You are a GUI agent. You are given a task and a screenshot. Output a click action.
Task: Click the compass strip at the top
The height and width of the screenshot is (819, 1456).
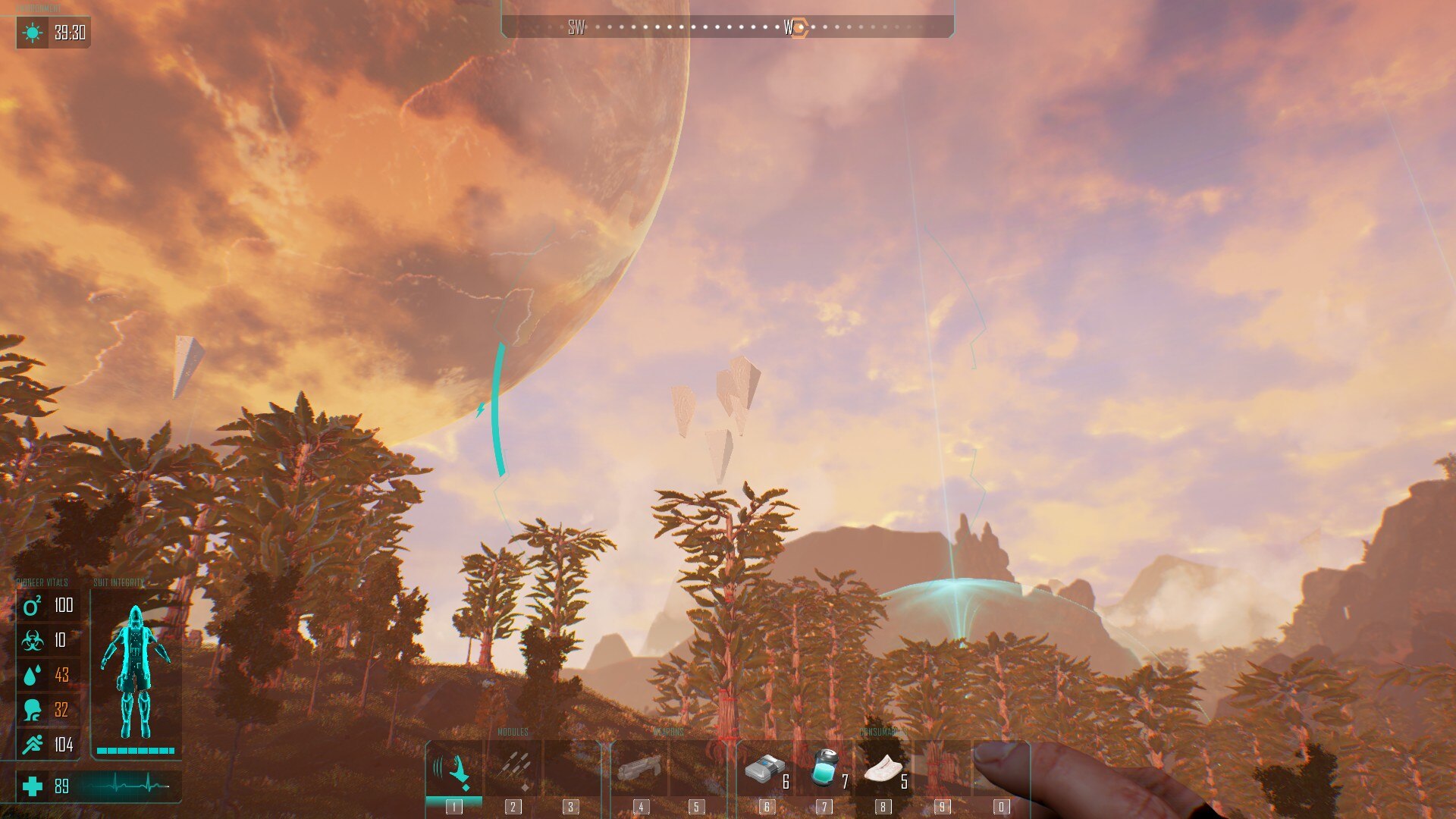[726, 28]
